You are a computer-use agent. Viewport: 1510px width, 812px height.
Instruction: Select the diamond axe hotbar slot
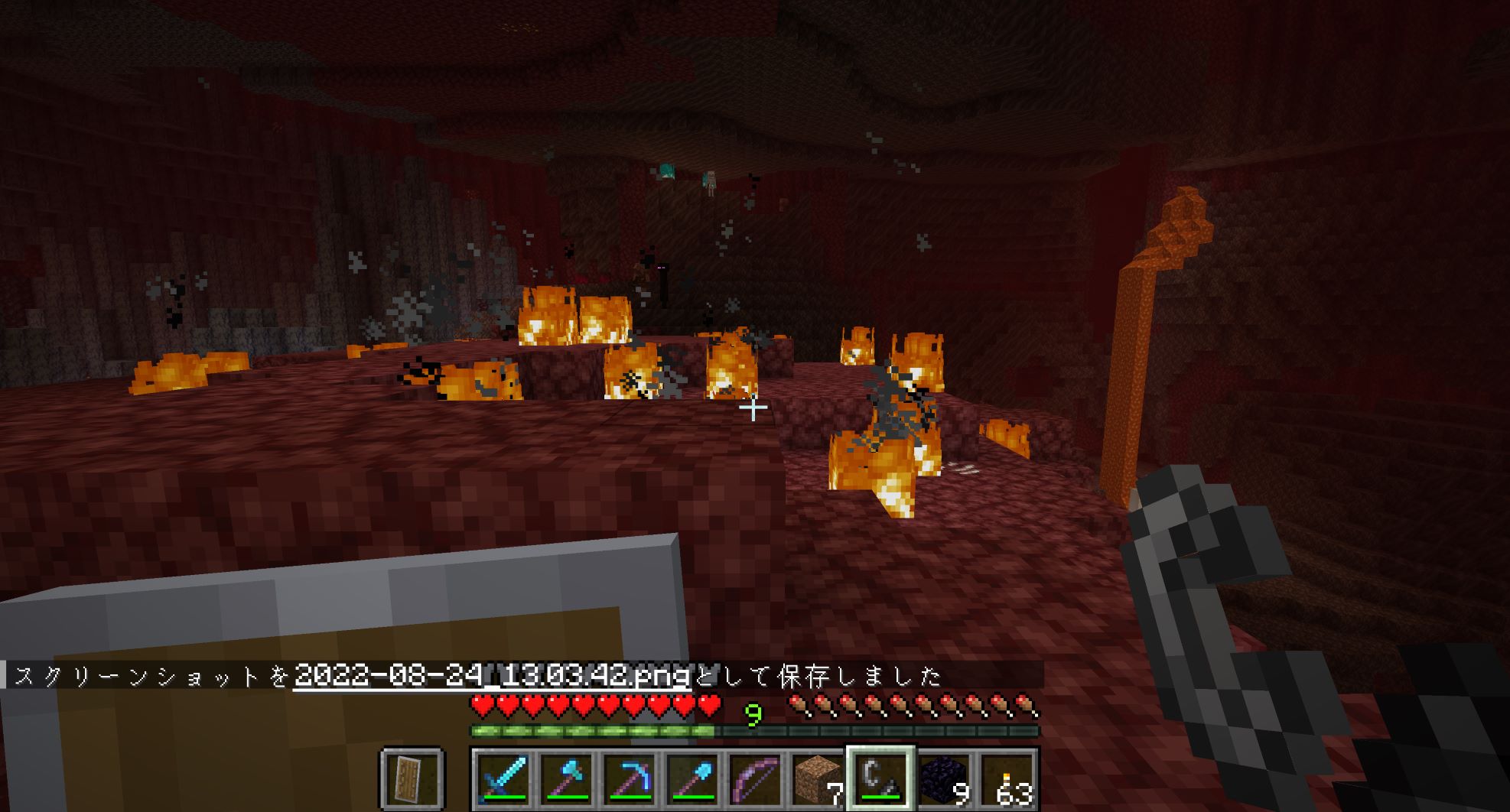point(566,779)
